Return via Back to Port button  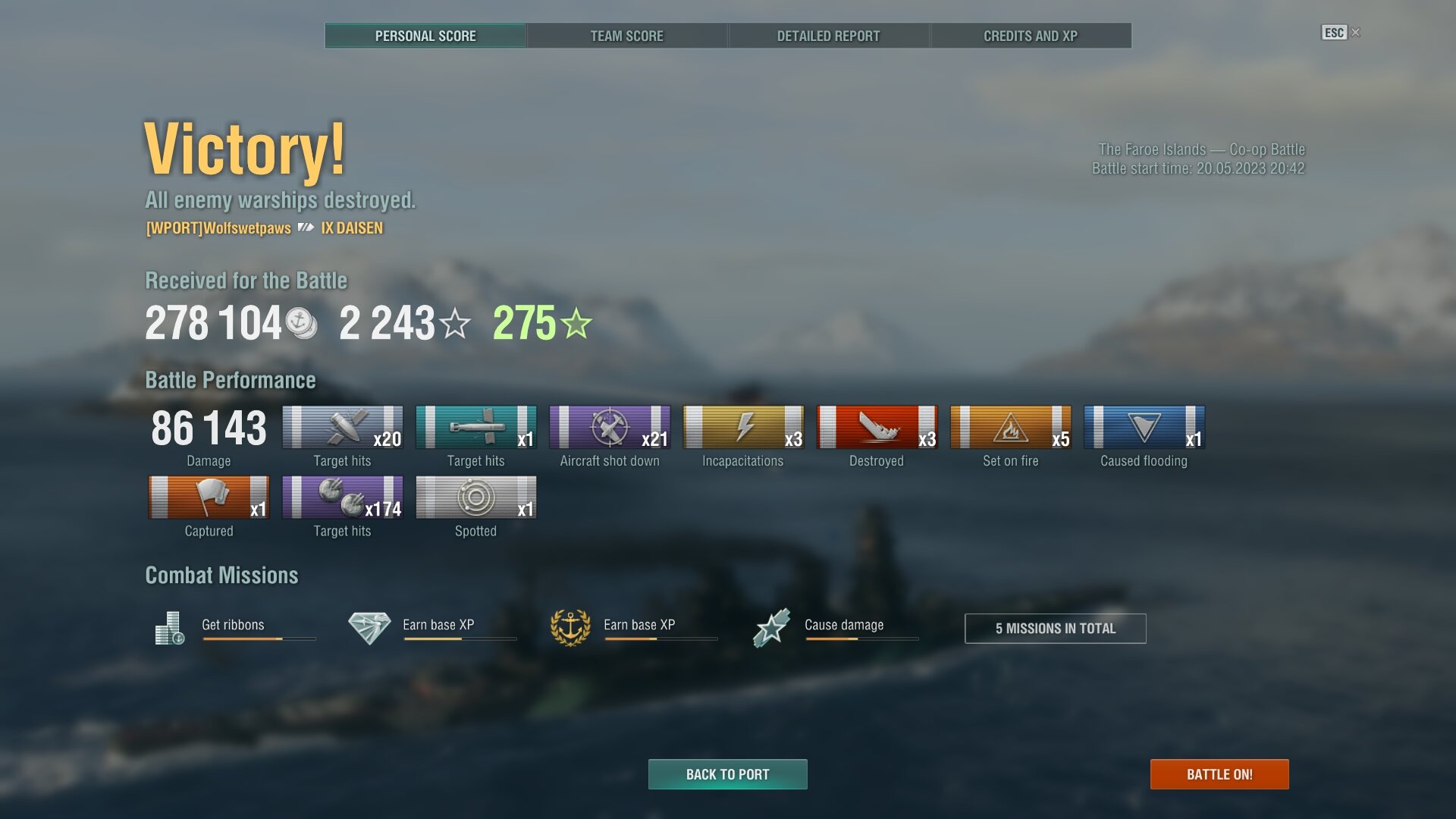tap(727, 774)
